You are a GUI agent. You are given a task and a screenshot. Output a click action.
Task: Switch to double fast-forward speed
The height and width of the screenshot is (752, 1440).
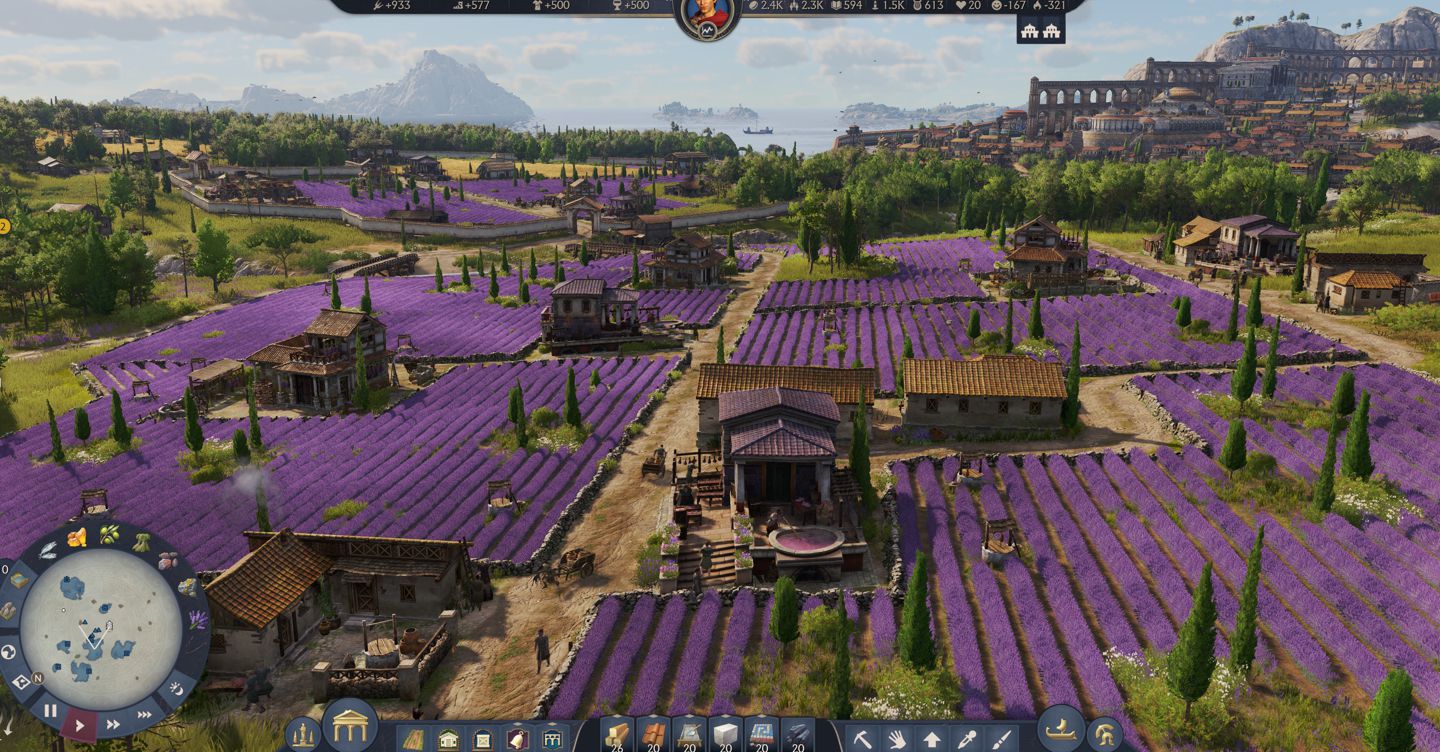113,724
